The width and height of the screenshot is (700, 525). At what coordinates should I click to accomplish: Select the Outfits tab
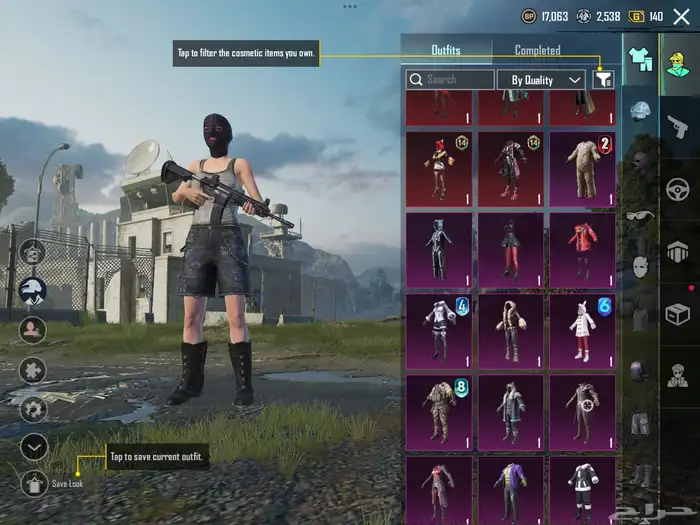[x=446, y=50]
